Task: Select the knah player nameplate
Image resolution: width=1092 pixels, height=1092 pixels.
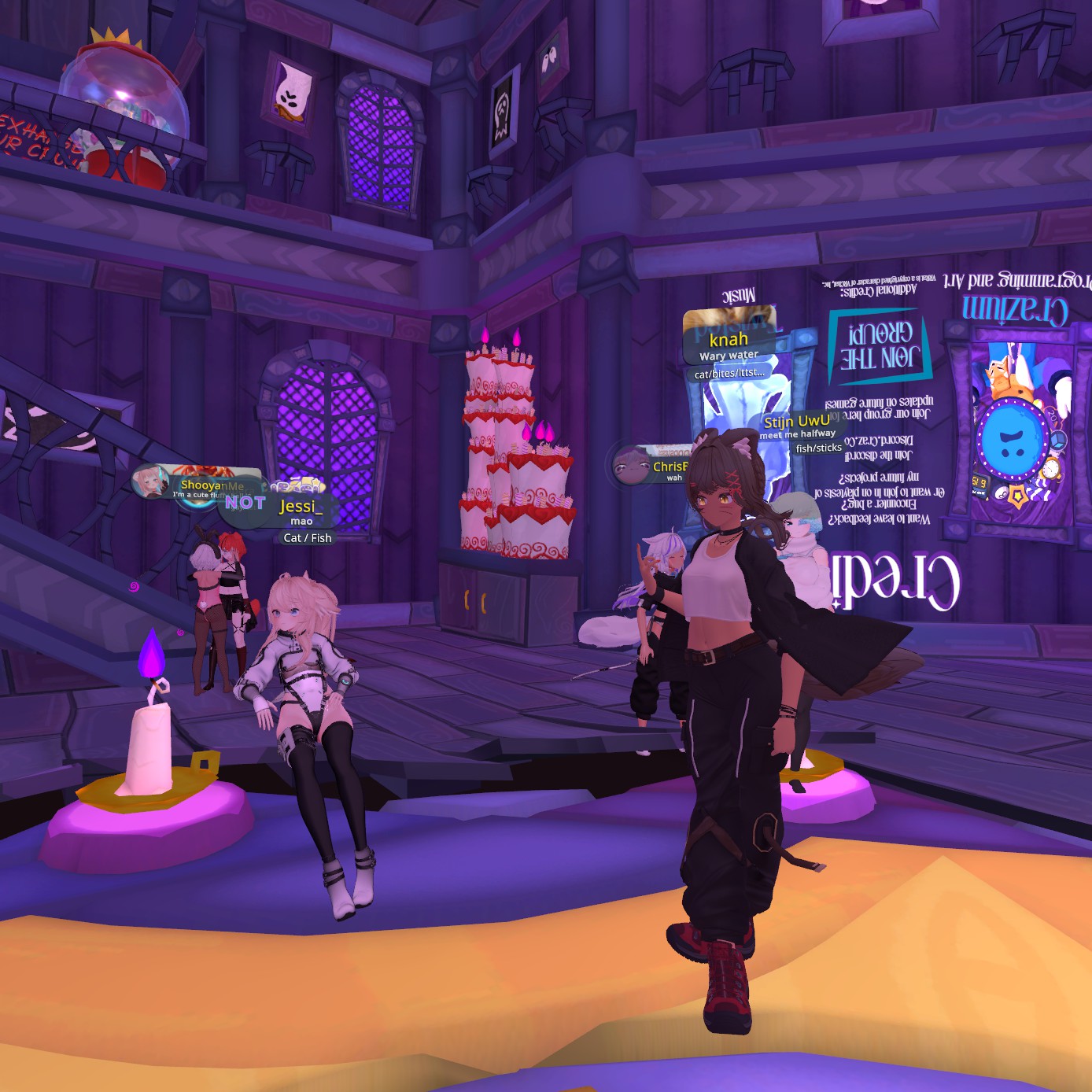Action: click(729, 340)
